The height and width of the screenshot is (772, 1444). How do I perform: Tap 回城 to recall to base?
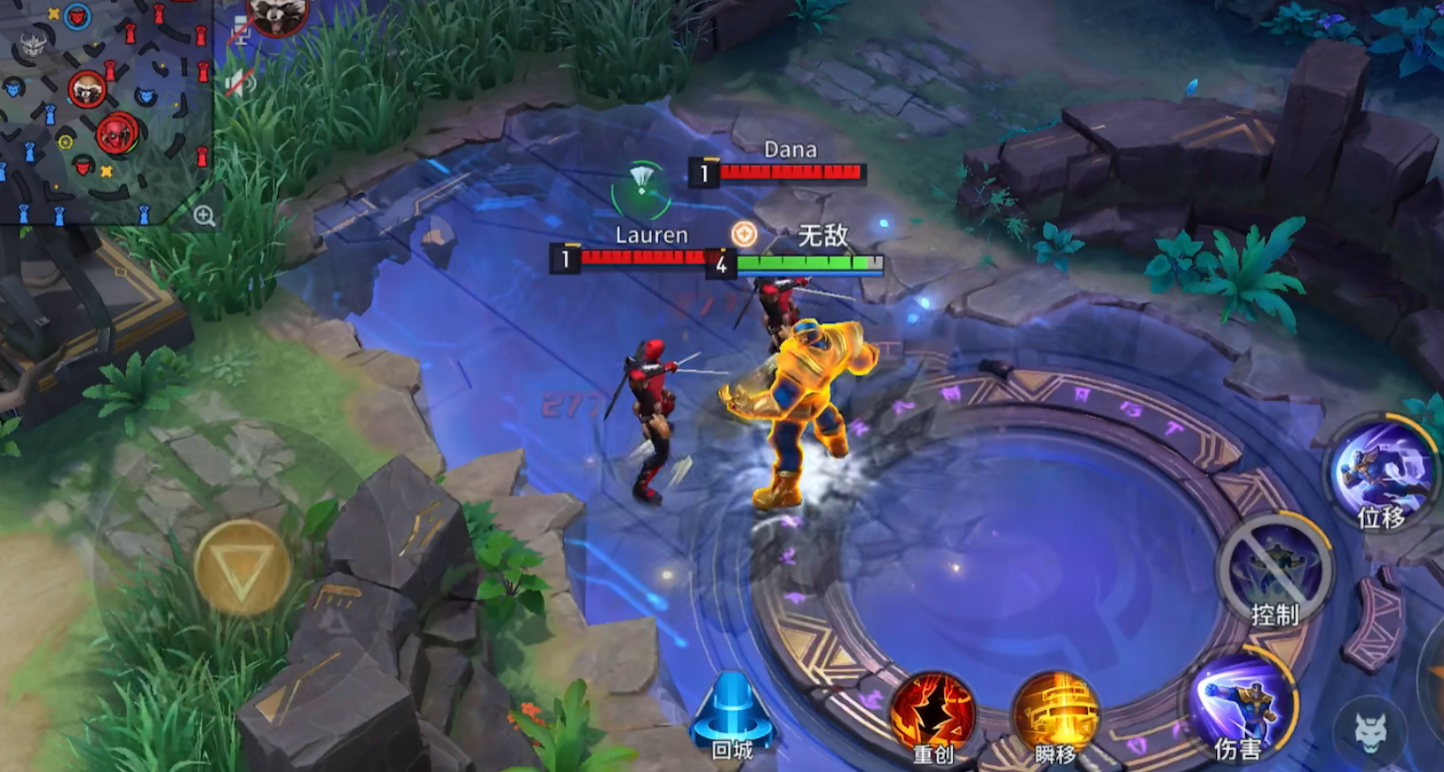(x=733, y=712)
